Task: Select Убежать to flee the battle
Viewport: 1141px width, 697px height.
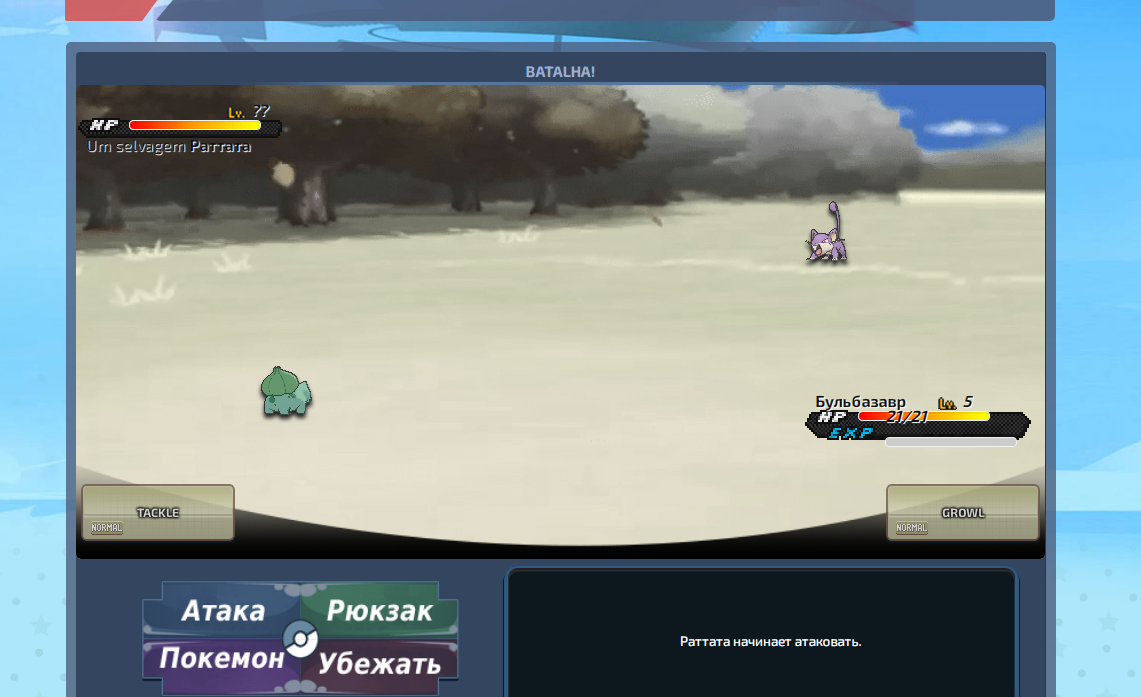Action: click(381, 662)
